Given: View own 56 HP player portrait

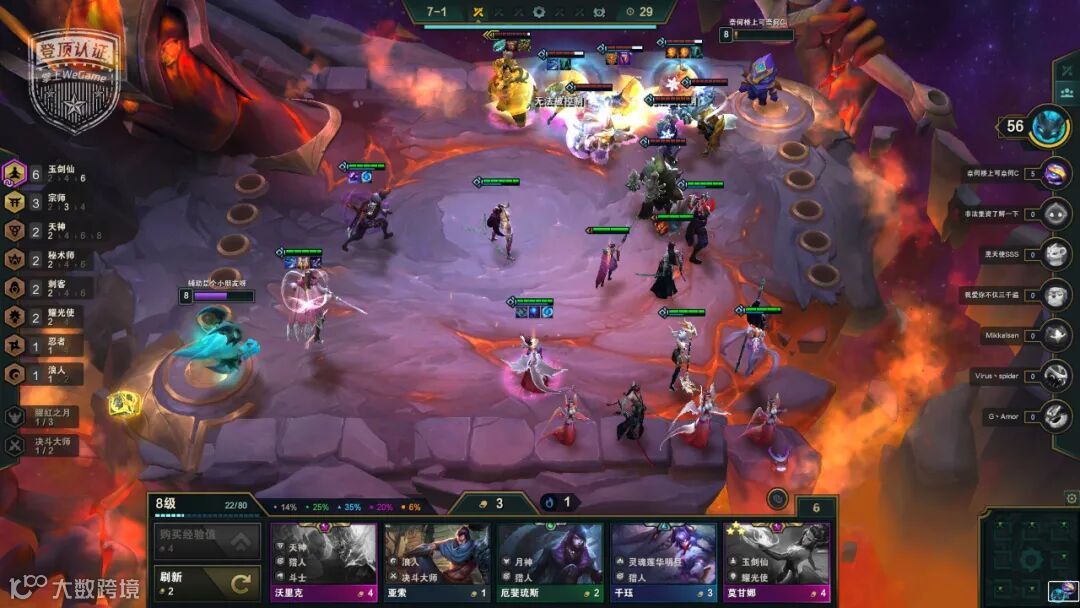Looking at the screenshot, I should point(1049,126).
